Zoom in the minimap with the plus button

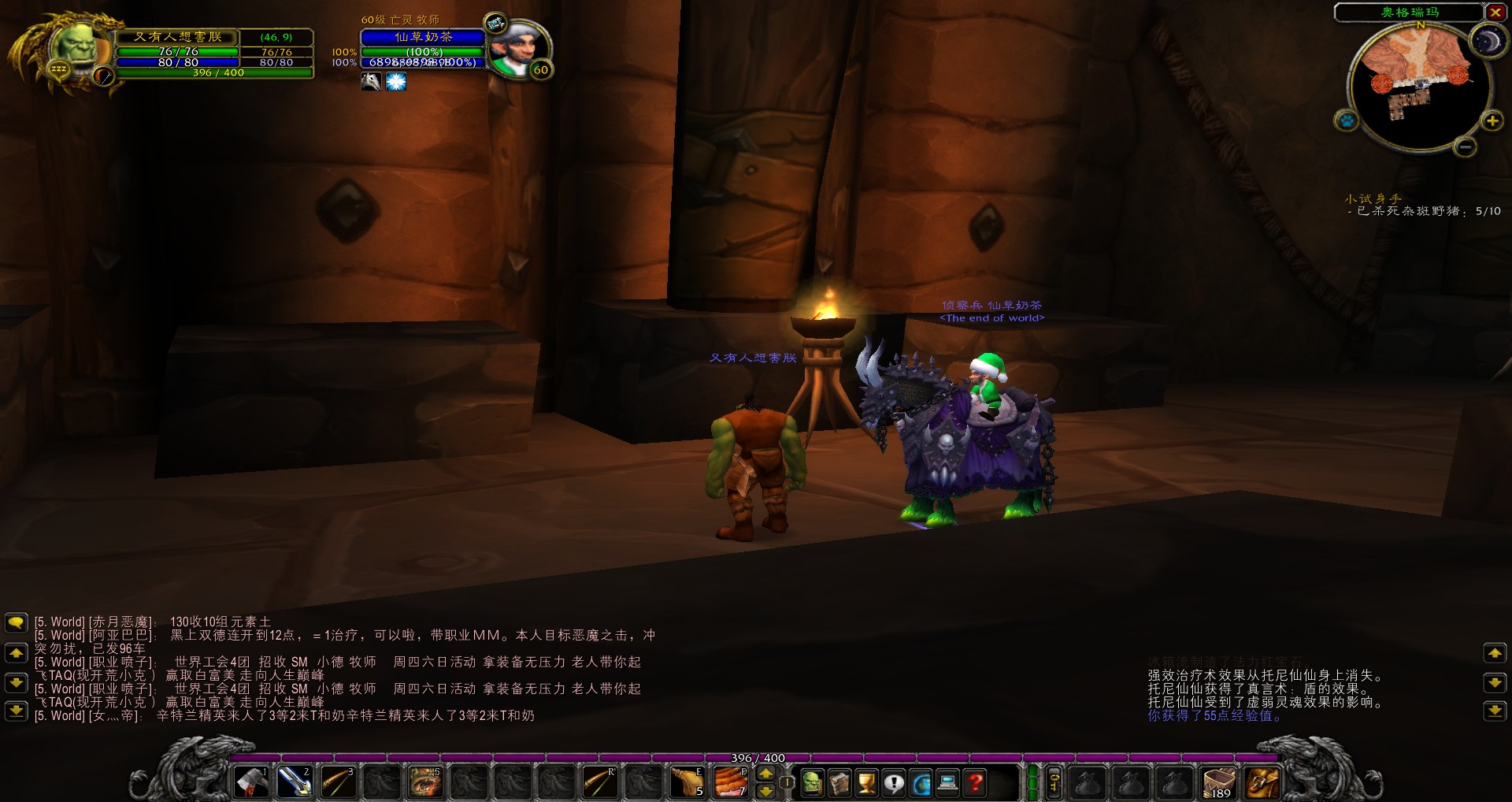point(1492,122)
